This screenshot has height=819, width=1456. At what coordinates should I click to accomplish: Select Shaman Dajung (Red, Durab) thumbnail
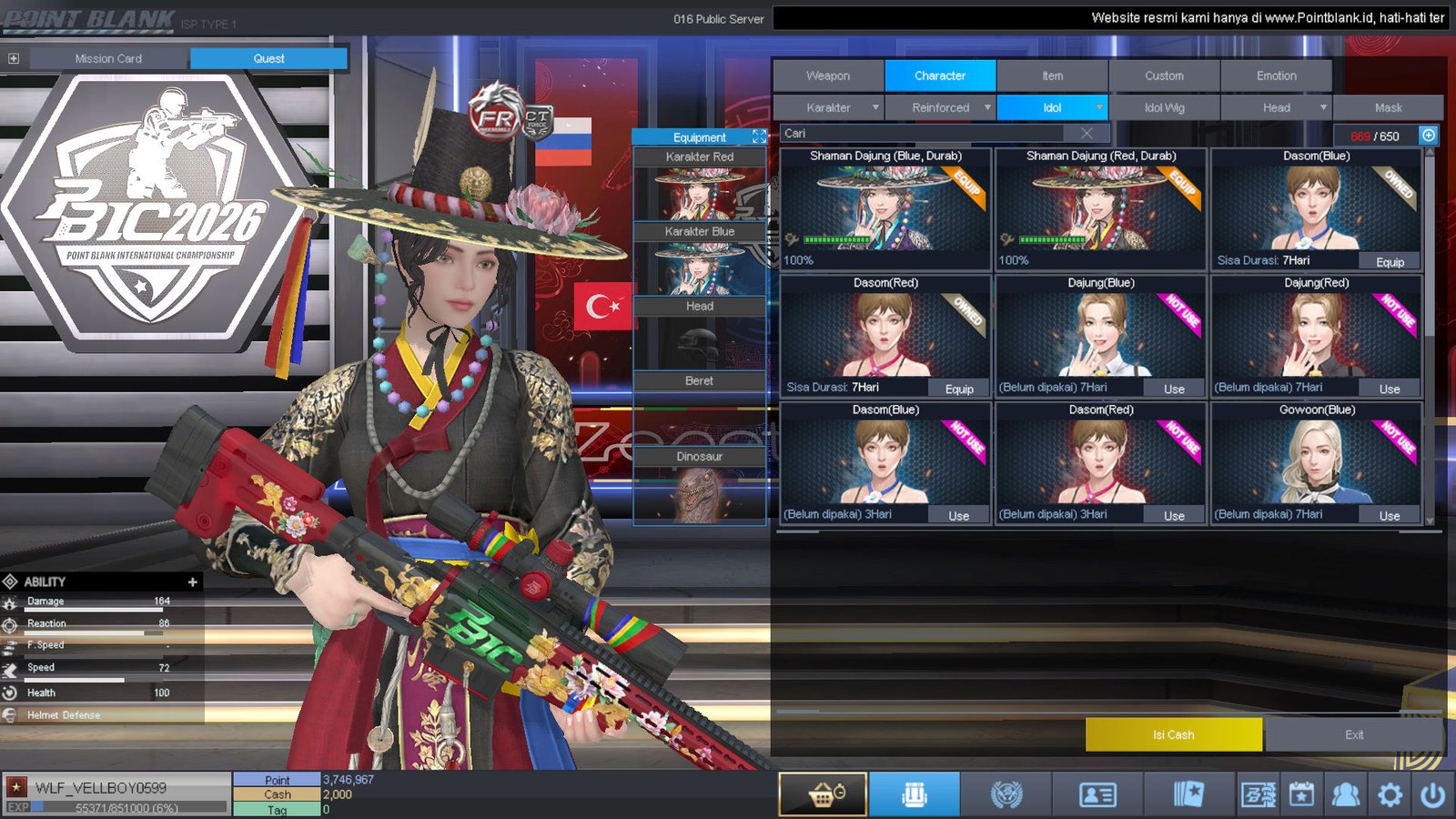click(x=1100, y=209)
